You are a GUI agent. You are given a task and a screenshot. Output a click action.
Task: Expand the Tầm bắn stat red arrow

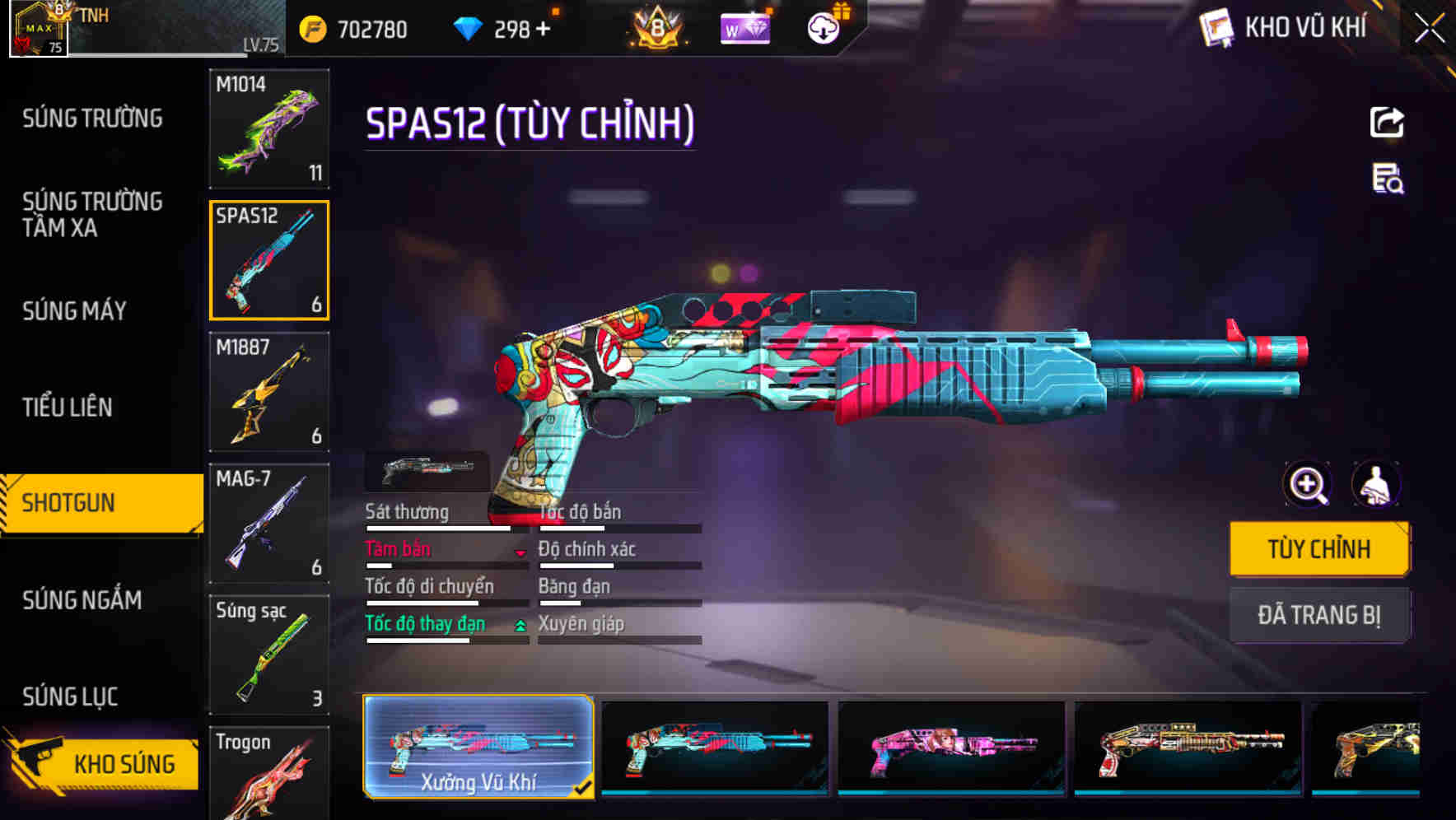click(x=520, y=553)
